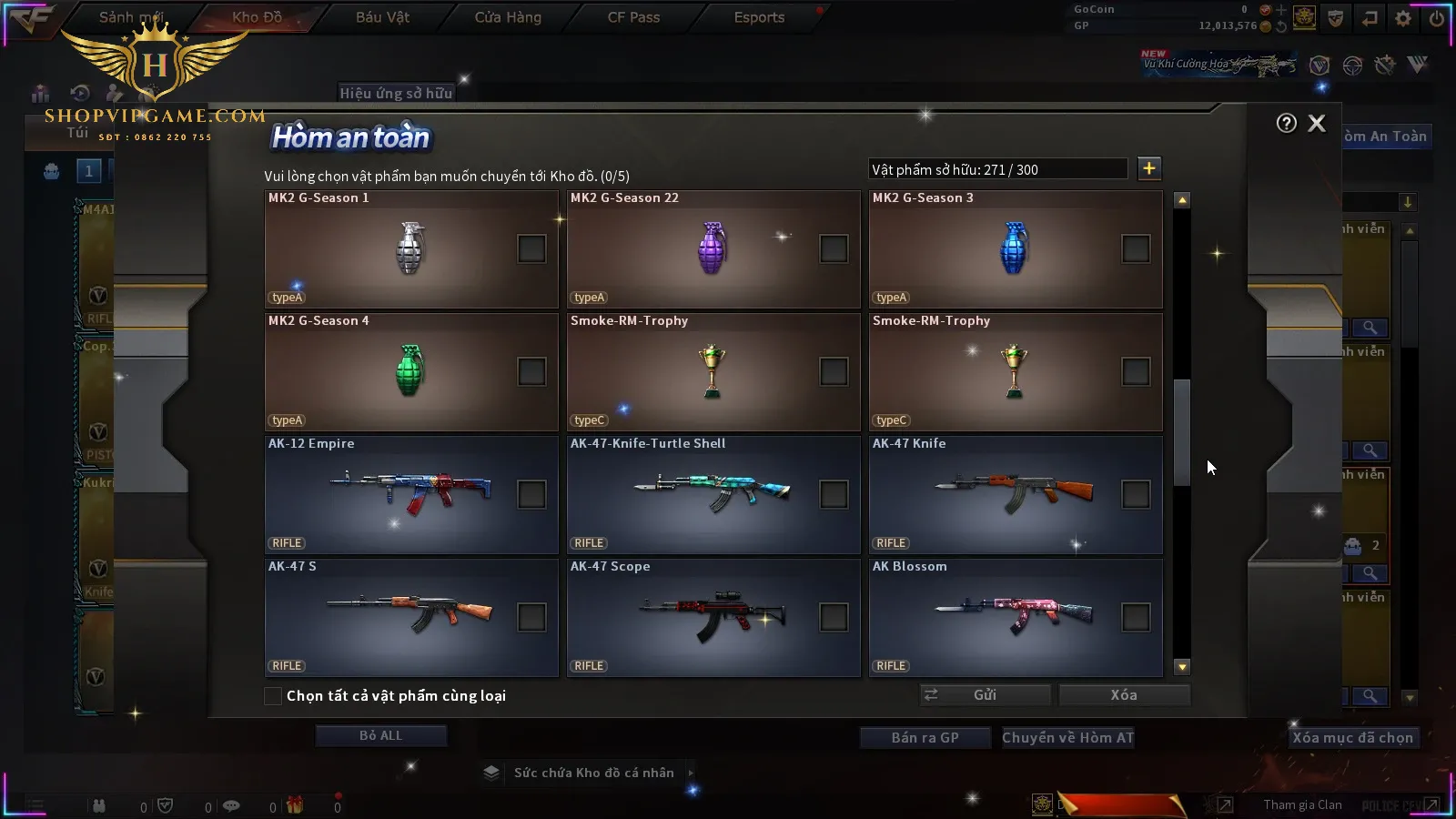1456x819 pixels.
Task: Click the Xóa delete button
Action: [1124, 695]
